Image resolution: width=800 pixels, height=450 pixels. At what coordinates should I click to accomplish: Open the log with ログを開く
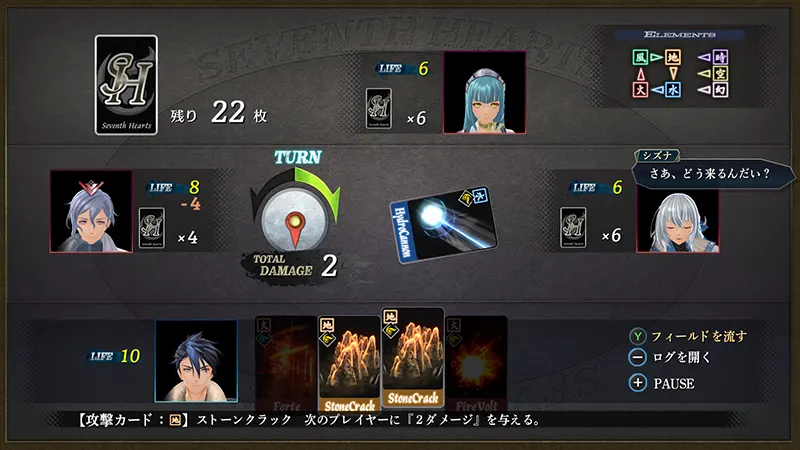681,359
